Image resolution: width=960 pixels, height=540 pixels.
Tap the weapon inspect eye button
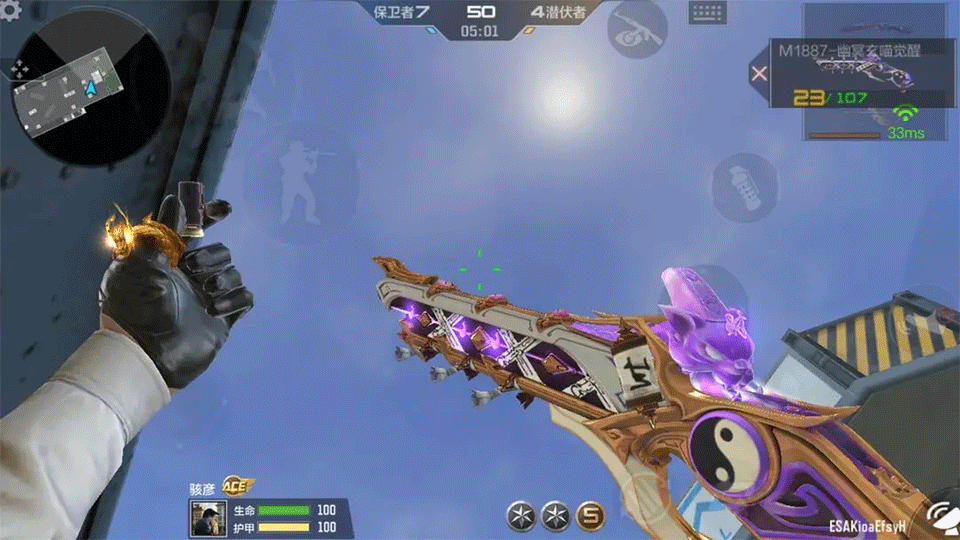[637, 29]
